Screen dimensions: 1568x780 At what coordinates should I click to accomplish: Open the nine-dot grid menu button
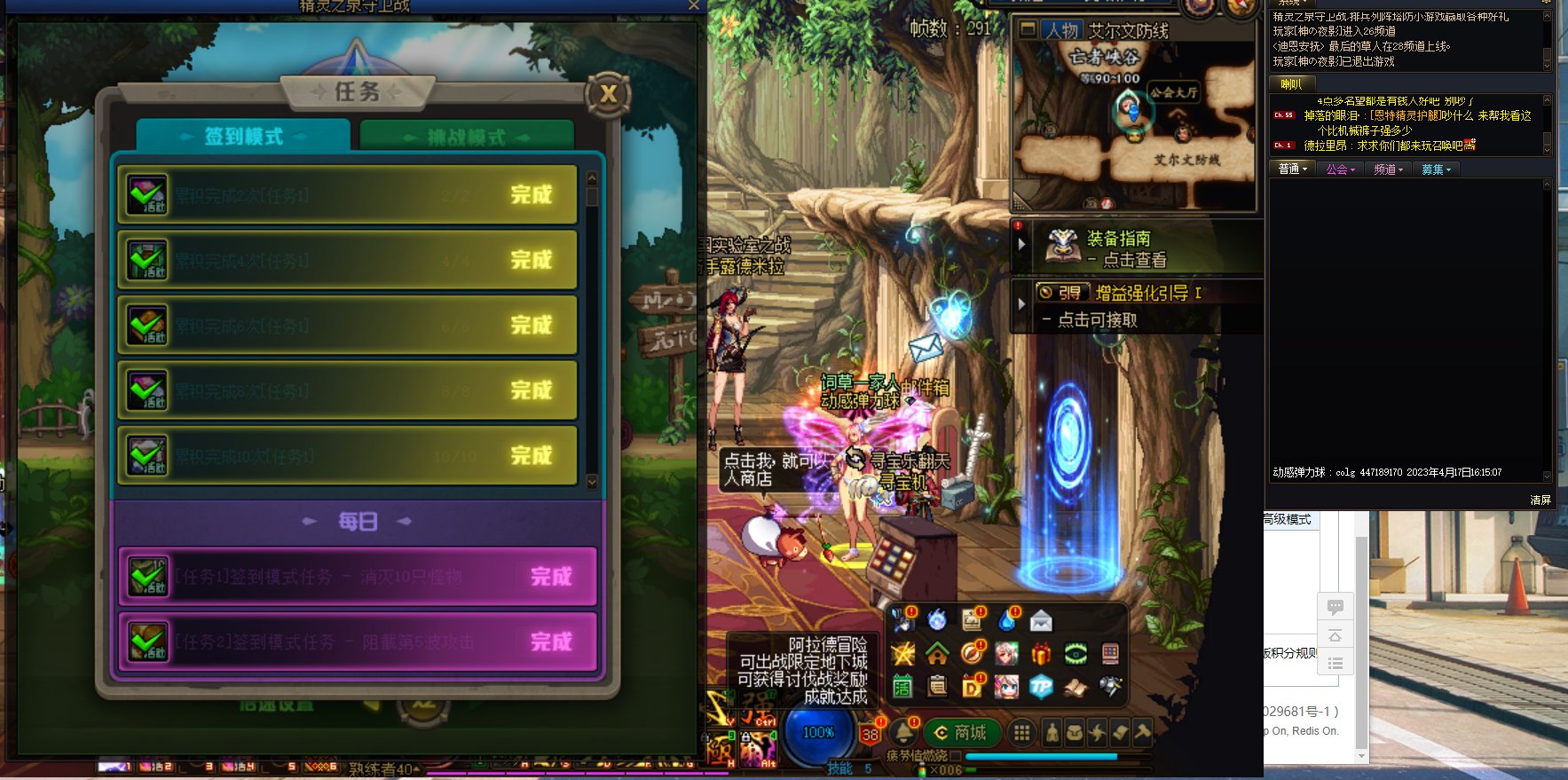1022,733
